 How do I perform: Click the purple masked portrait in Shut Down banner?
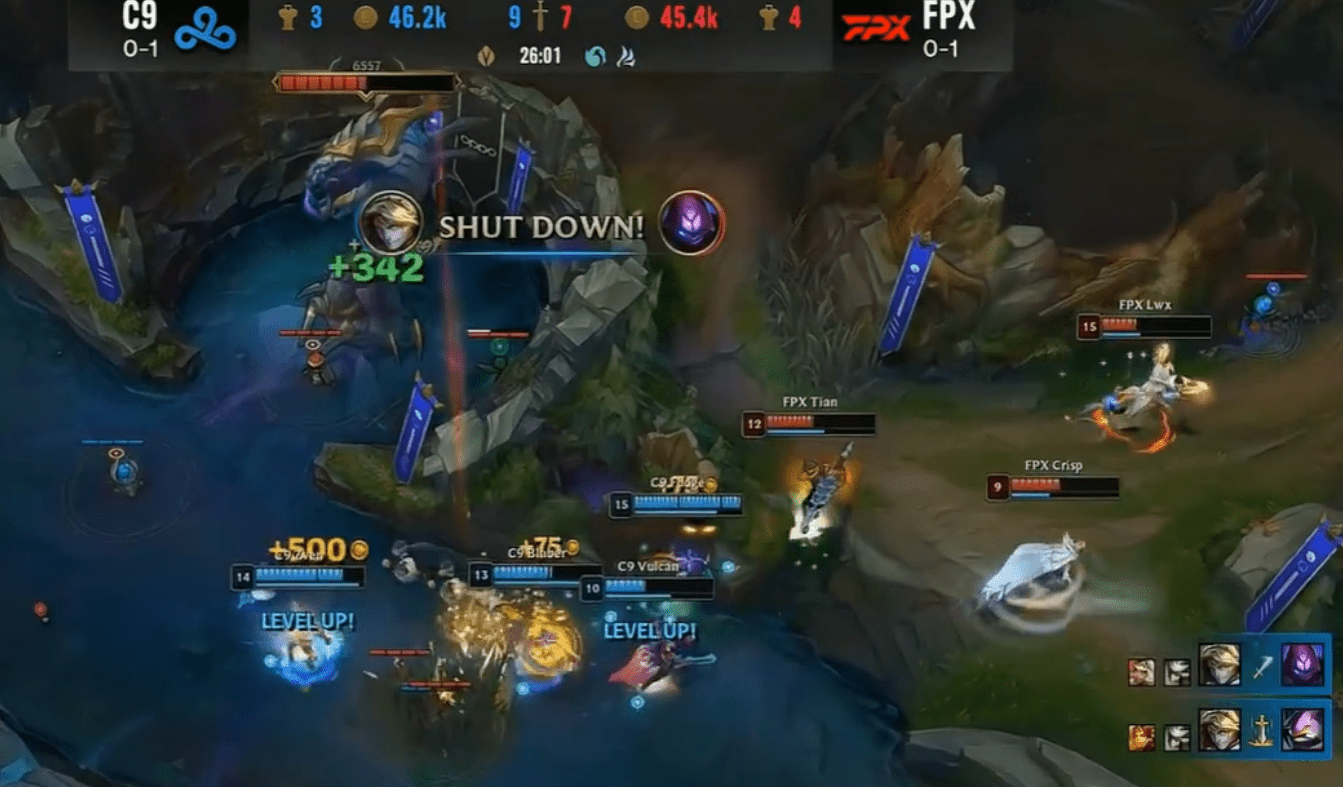coord(691,222)
